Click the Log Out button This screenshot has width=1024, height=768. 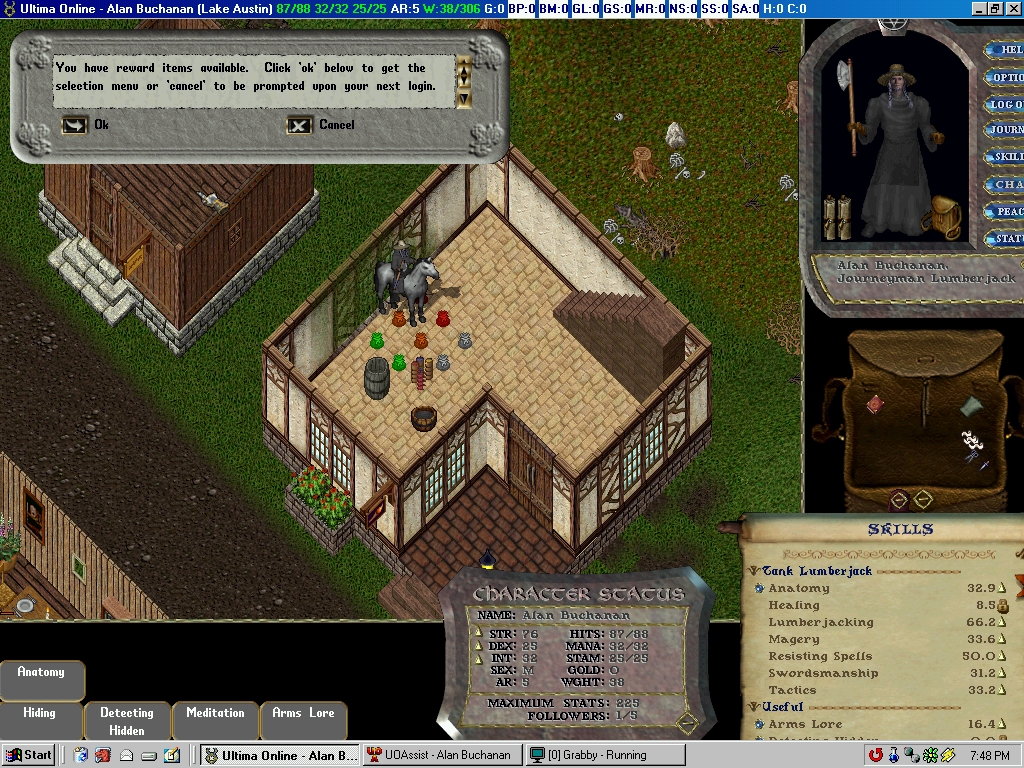pos(1004,104)
